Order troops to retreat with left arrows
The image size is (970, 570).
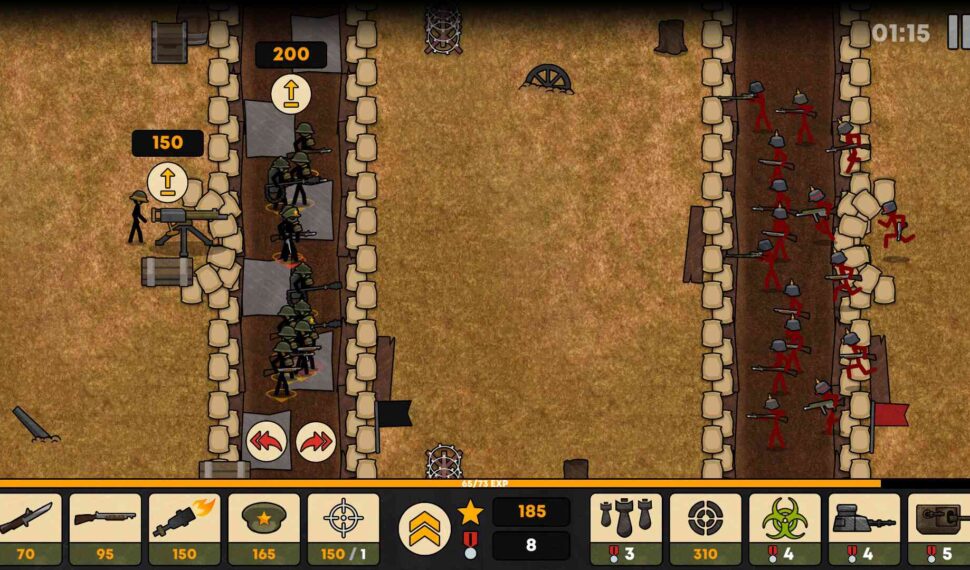click(267, 441)
